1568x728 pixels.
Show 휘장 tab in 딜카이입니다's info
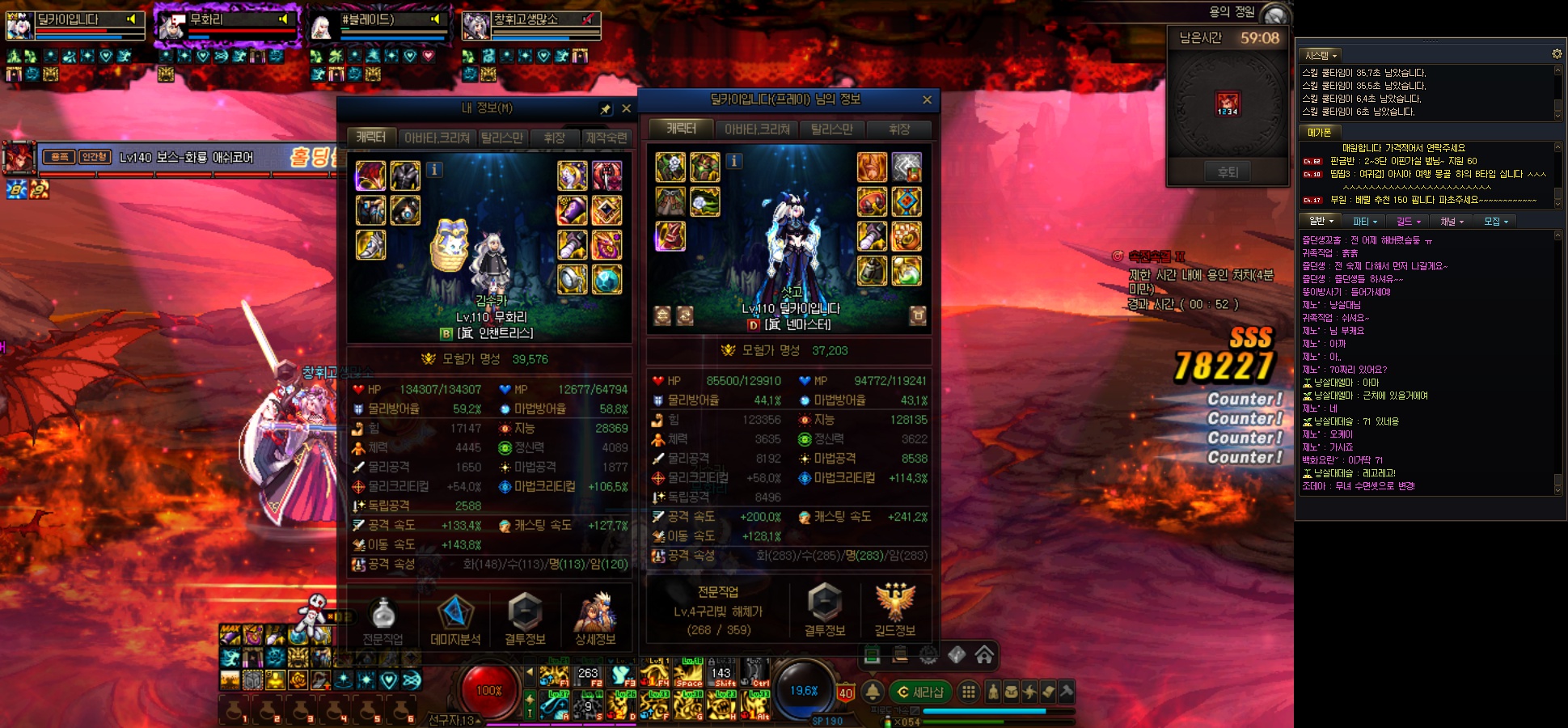coord(898,129)
